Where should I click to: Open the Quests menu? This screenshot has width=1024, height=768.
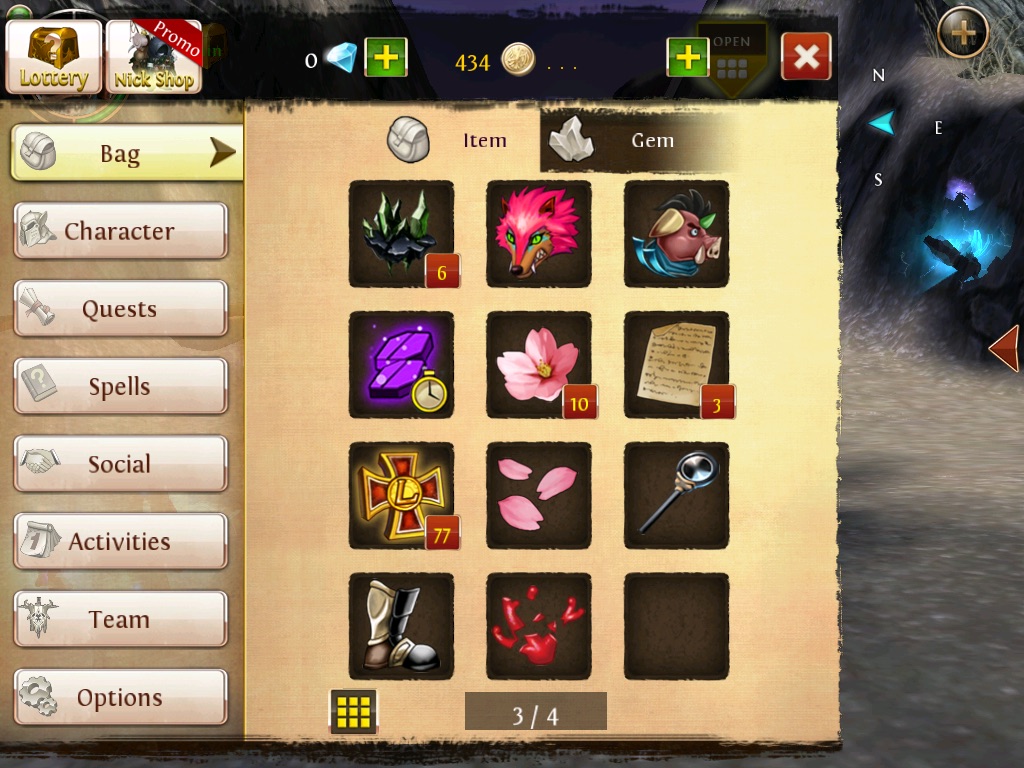coord(120,309)
